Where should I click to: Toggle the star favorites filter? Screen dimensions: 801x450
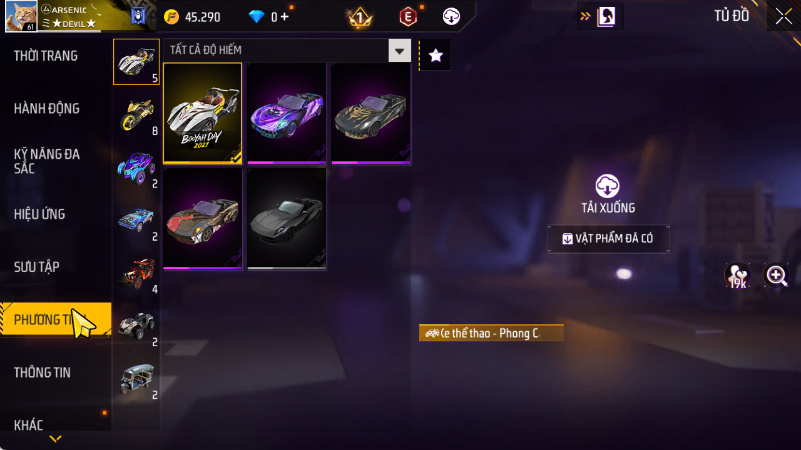435,56
